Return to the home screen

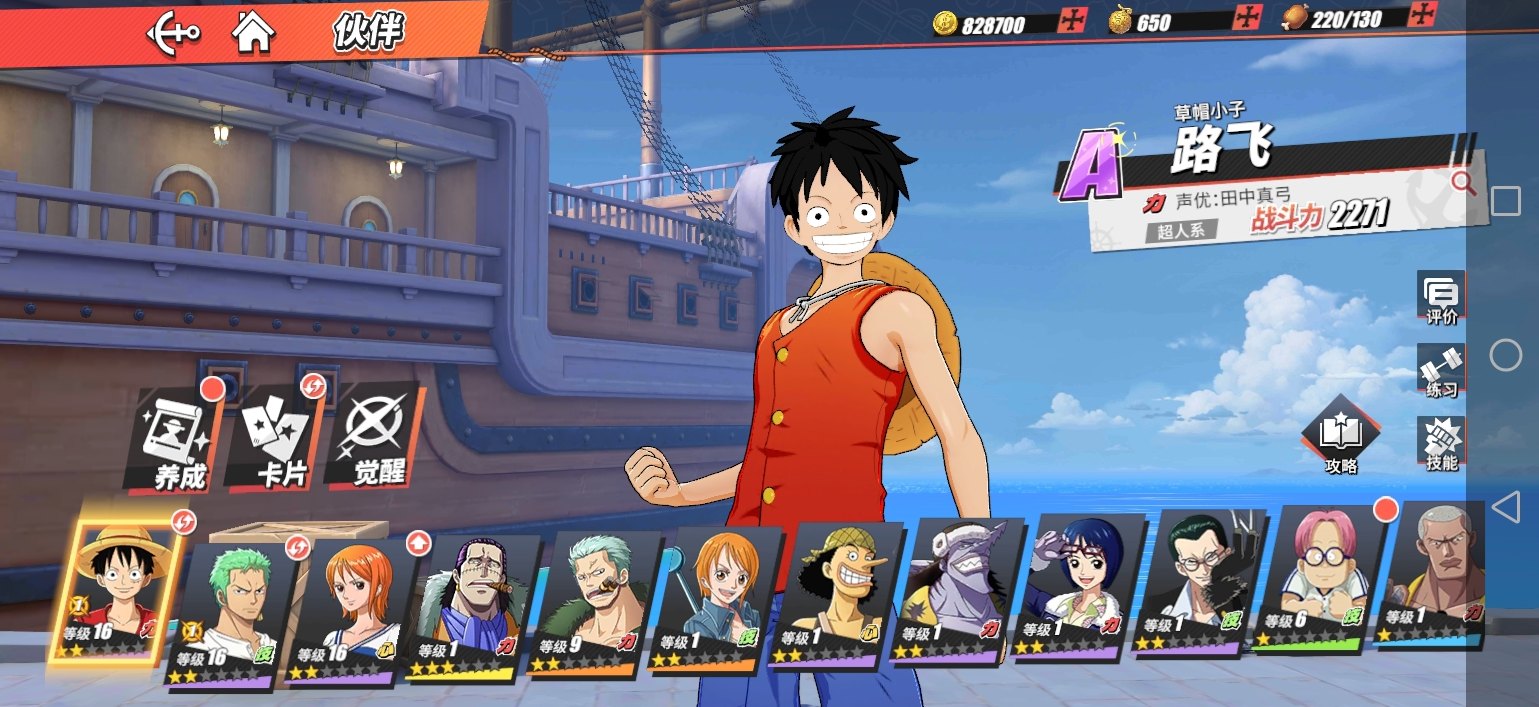coord(254,32)
